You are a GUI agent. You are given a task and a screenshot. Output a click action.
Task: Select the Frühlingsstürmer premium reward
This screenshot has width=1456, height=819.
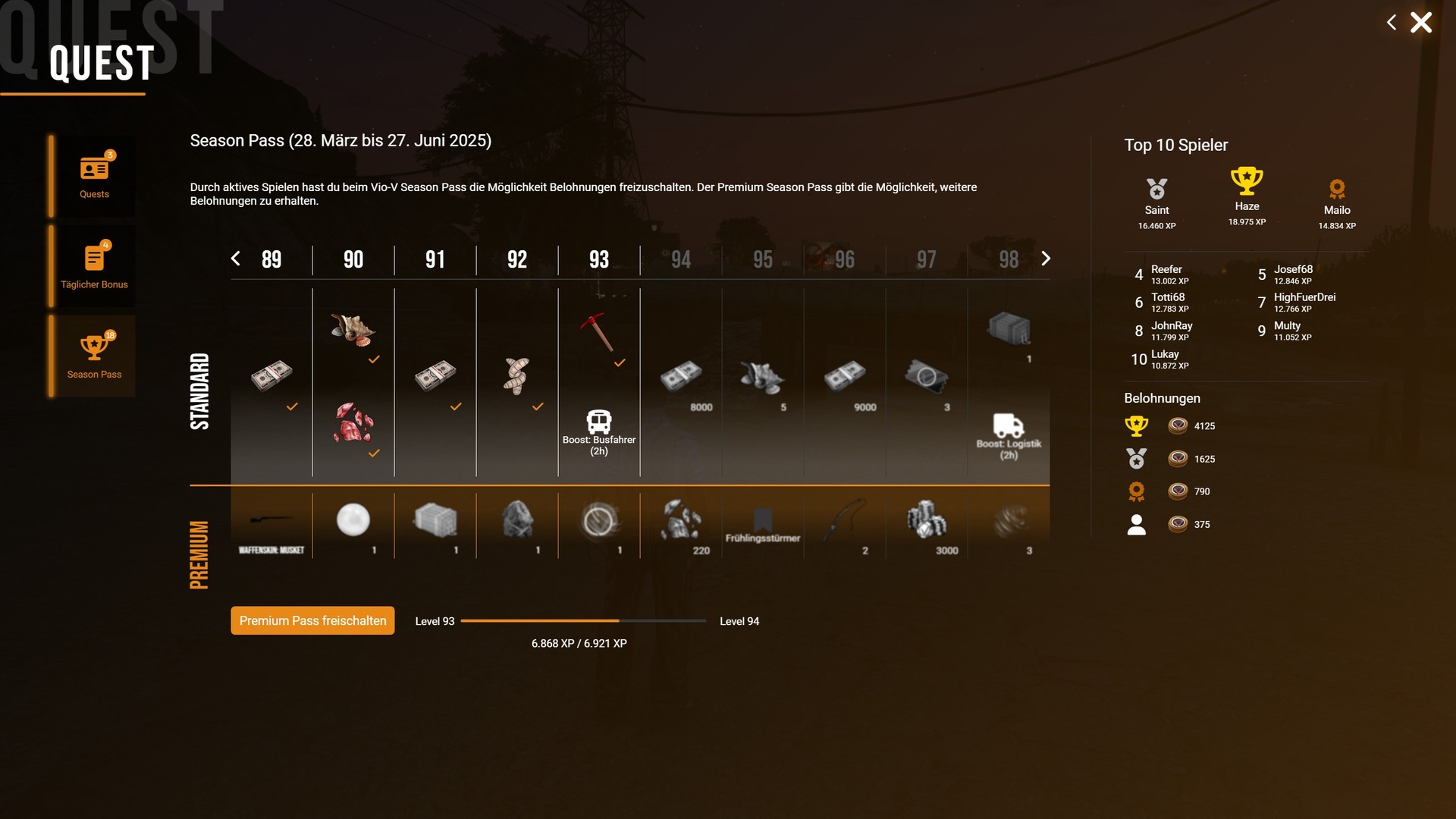[762, 526]
